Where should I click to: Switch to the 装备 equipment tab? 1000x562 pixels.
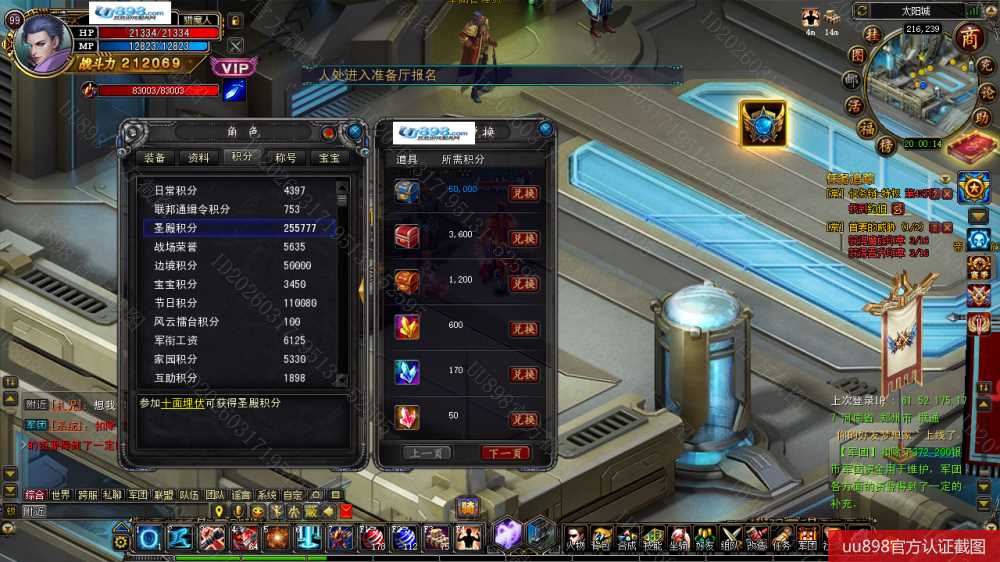pyautogui.click(x=154, y=157)
